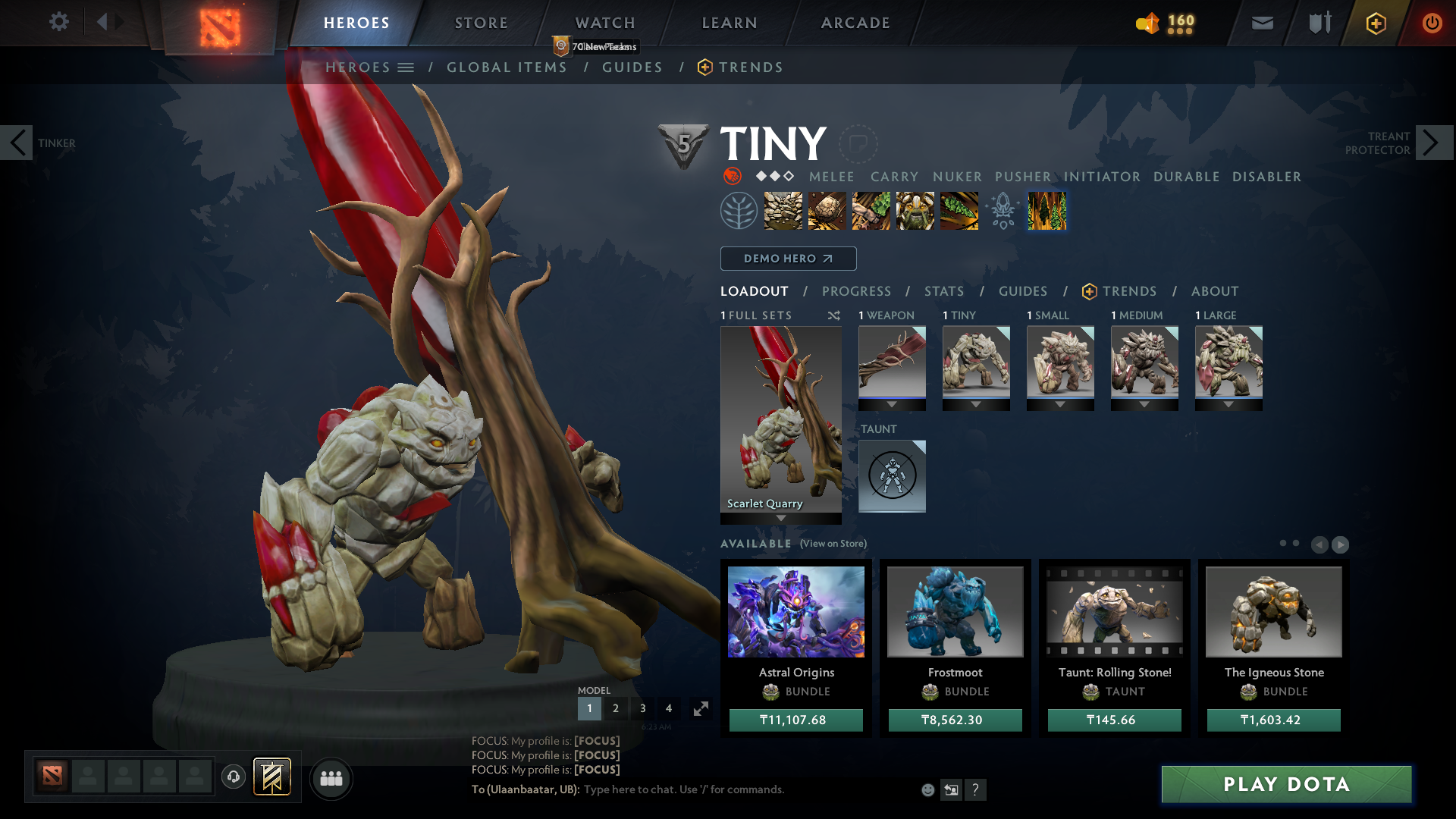Switch to the STATS tab
This screenshot has width=1456, height=819.
(x=943, y=291)
